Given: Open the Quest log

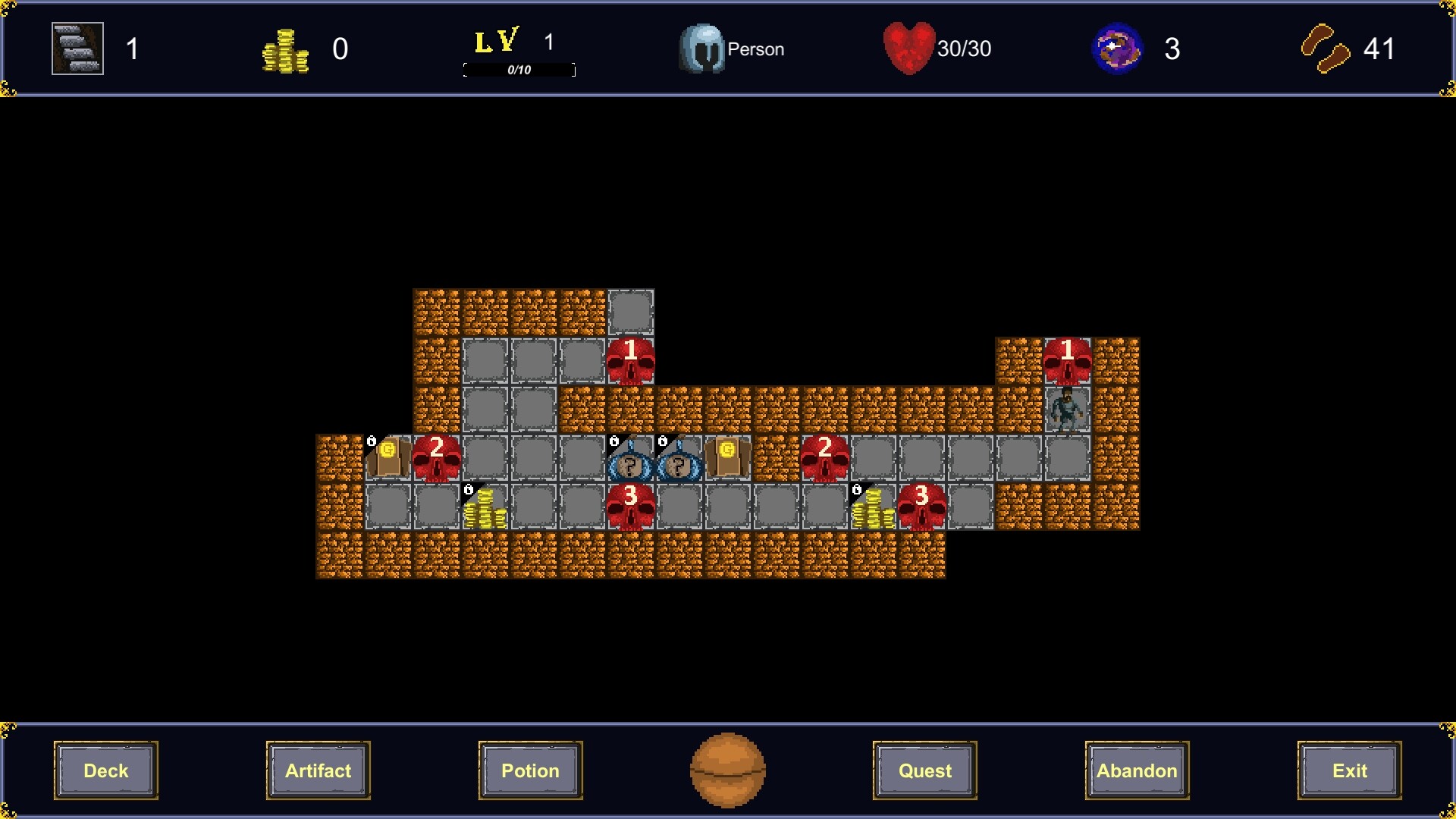Looking at the screenshot, I should 924,770.
